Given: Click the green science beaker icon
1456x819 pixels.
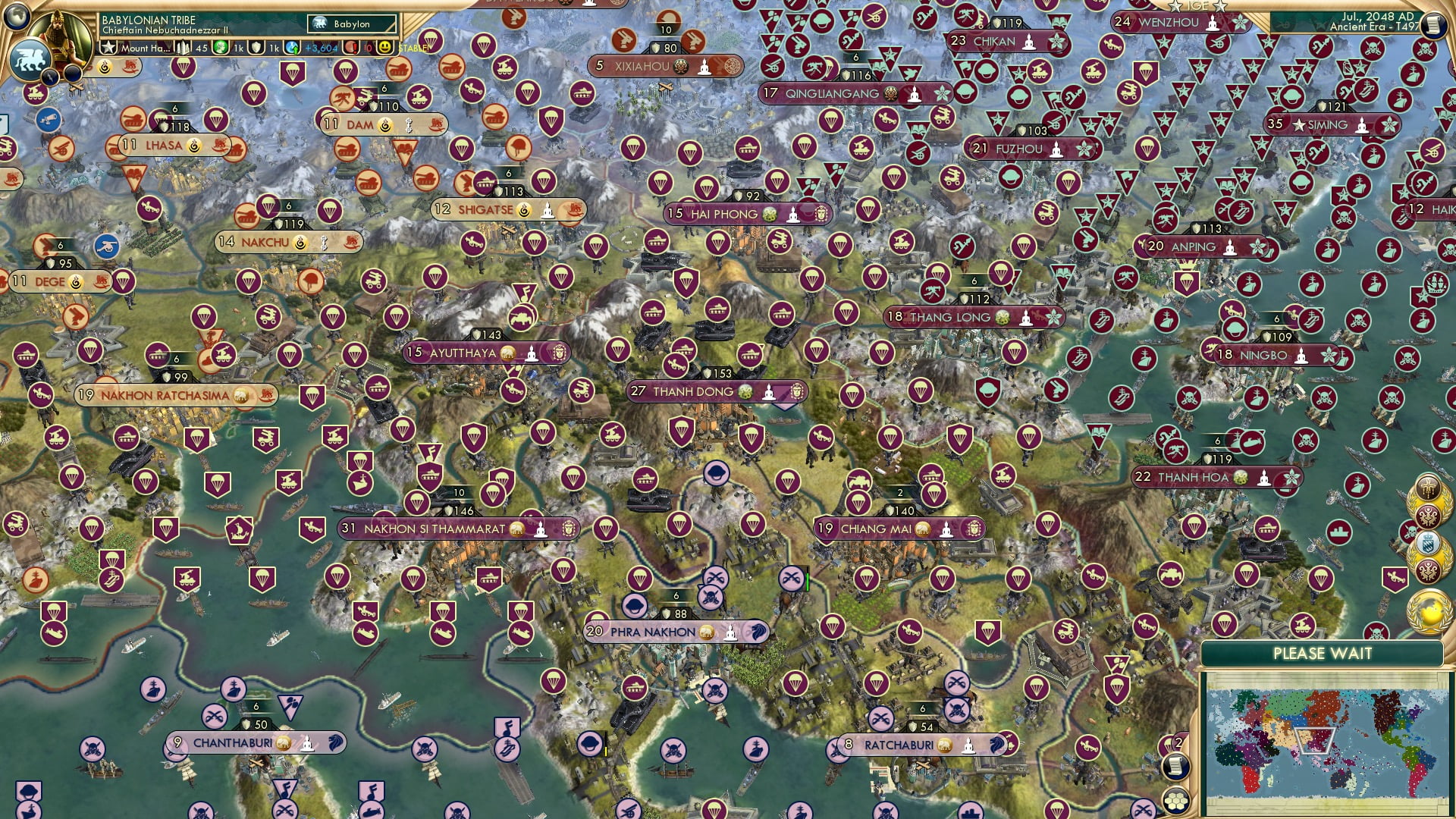Looking at the screenshot, I should 220,47.
